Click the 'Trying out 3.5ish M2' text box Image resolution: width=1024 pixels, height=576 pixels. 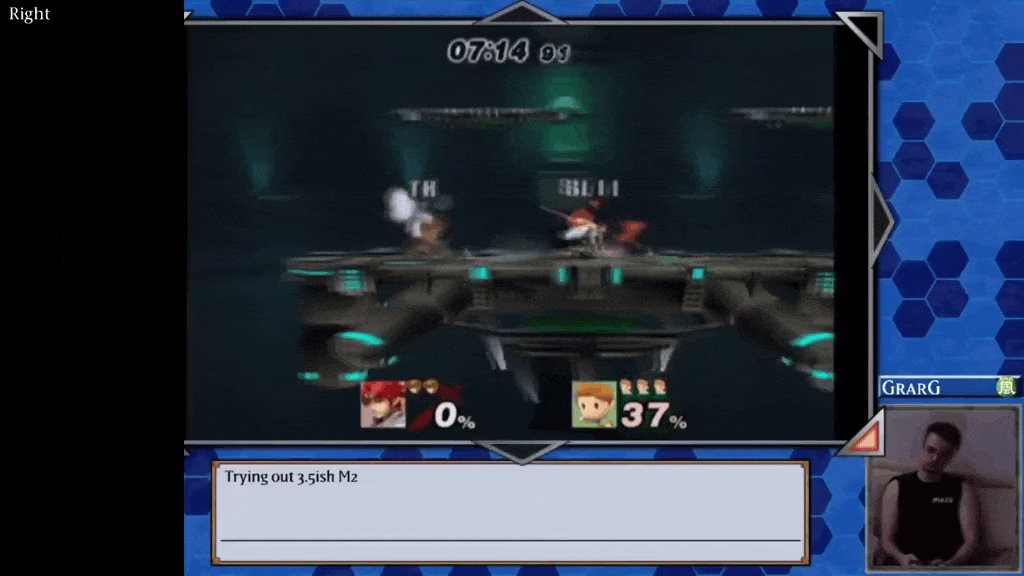(x=510, y=512)
